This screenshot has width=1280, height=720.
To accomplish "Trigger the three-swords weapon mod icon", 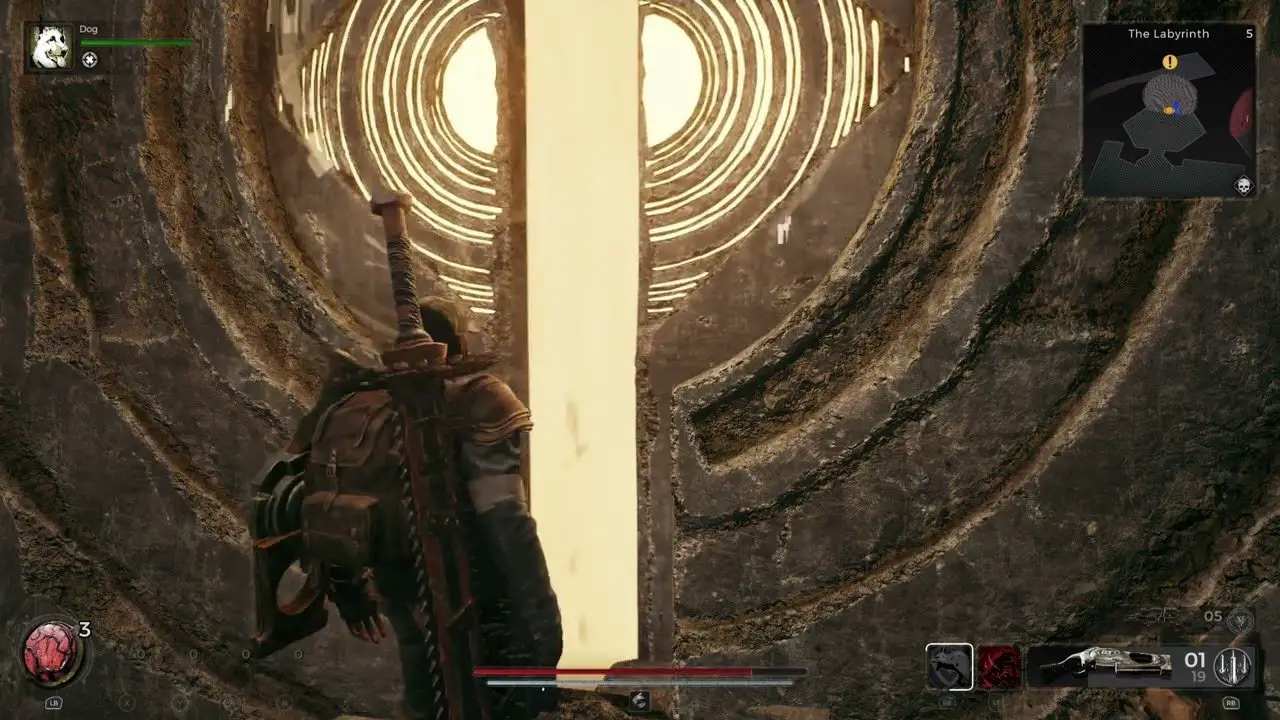I will click(x=1231, y=667).
